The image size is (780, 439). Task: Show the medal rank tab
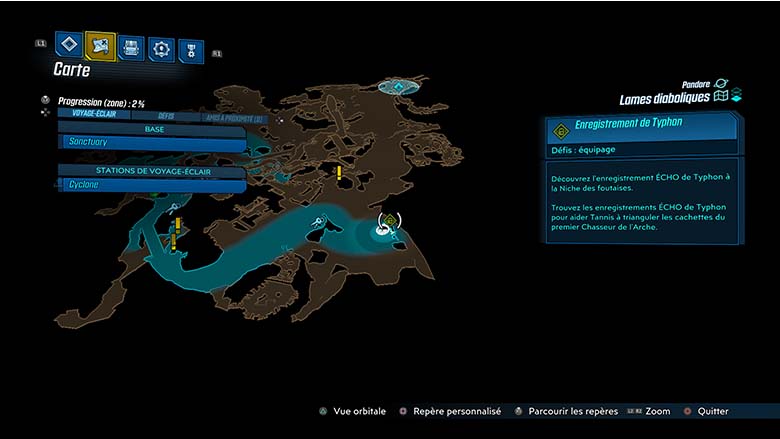coord(190,50)
